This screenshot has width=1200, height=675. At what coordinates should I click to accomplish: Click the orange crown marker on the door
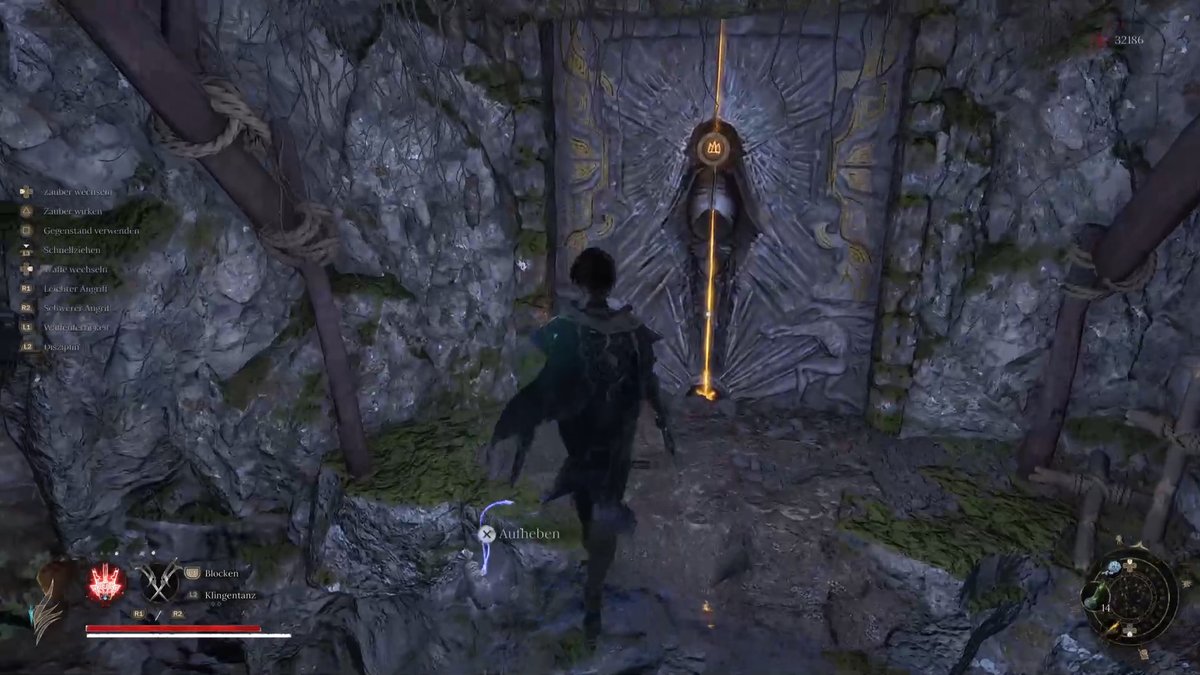click(714, 148)
